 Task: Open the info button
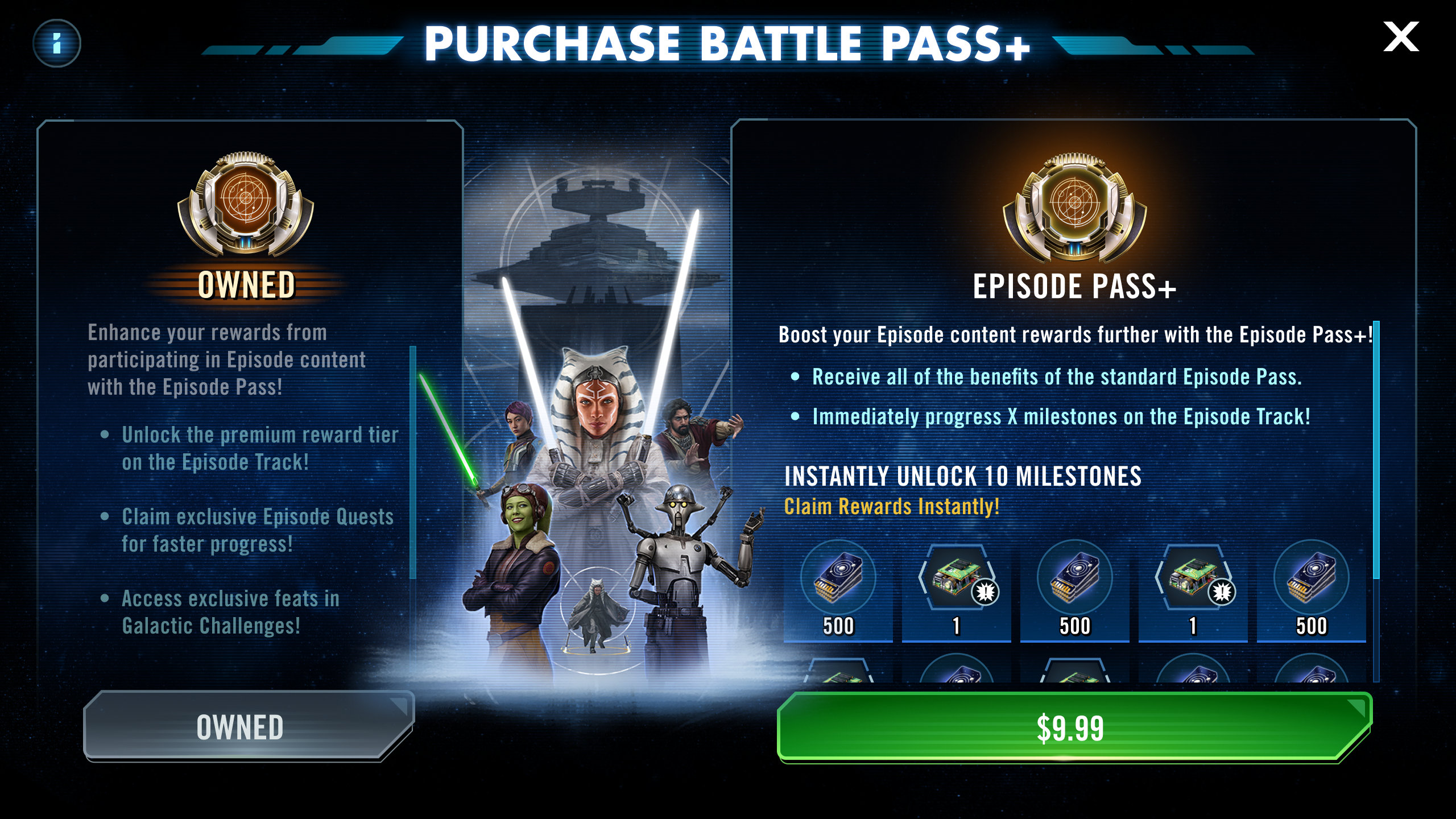point(57,43)
